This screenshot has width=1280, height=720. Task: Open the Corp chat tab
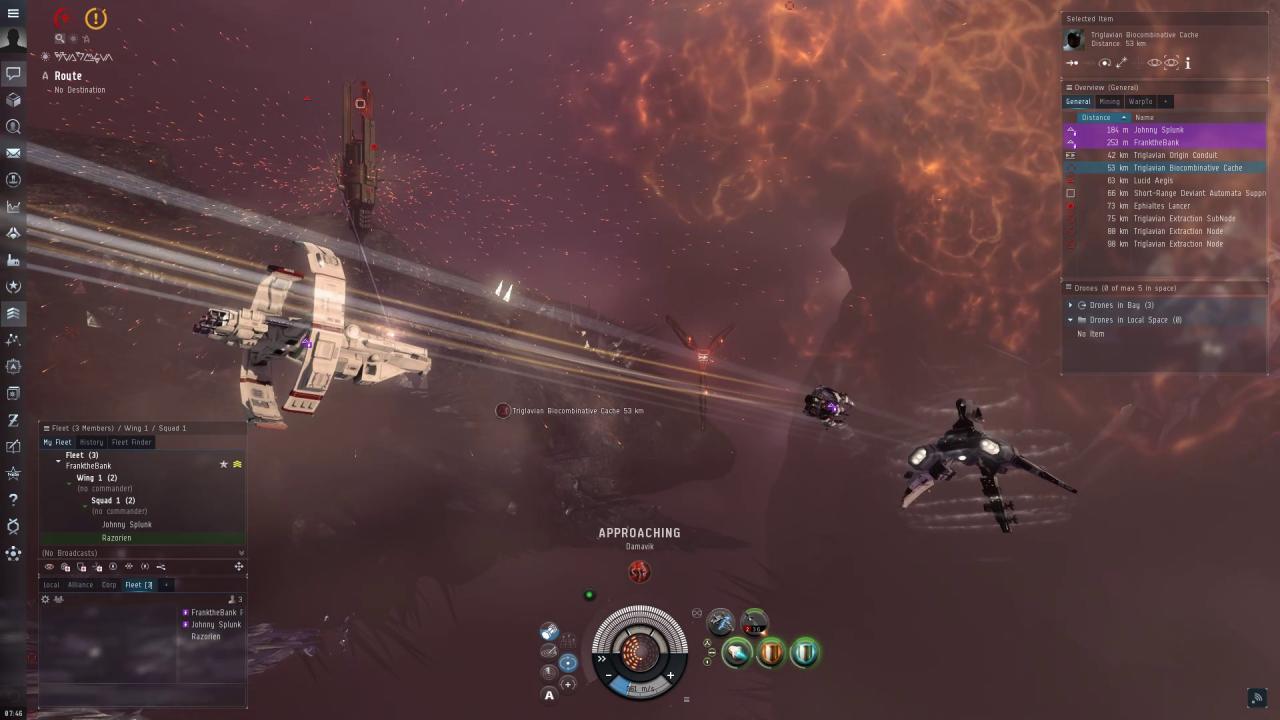pyautogui.click(x=108, y=585)
